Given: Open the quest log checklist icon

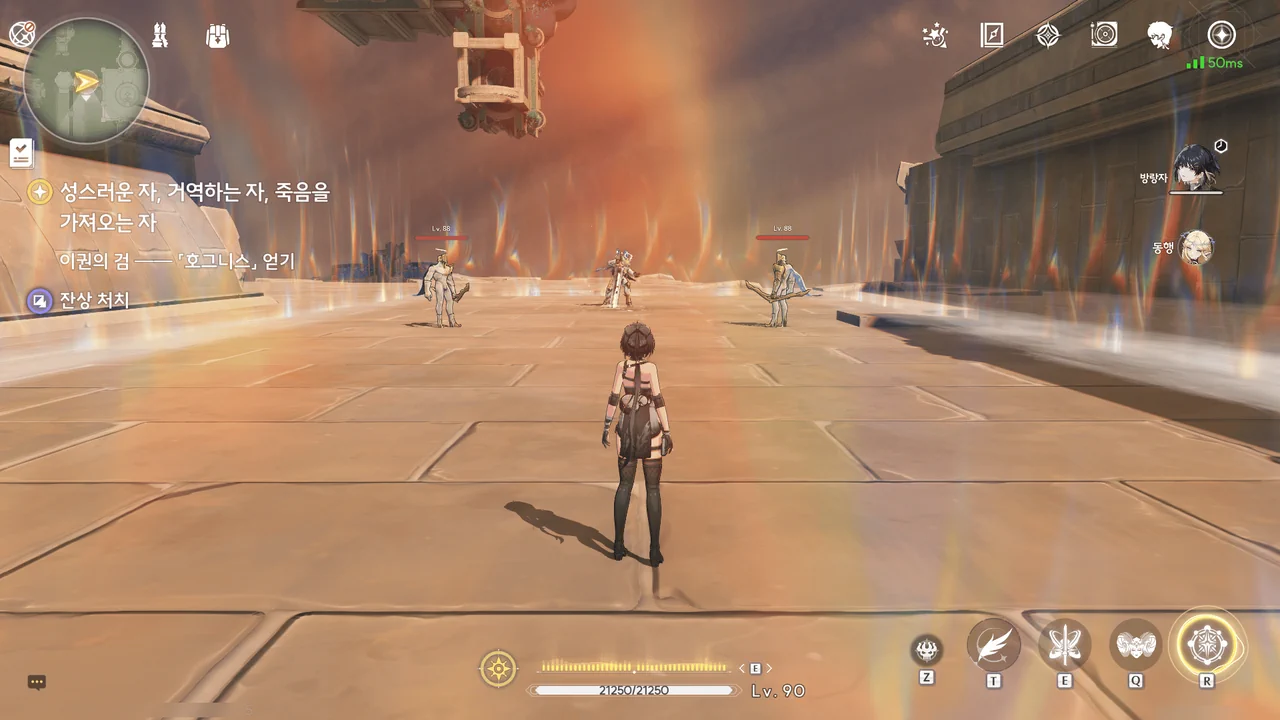Looking at the screenshot, I should (21, 153).
